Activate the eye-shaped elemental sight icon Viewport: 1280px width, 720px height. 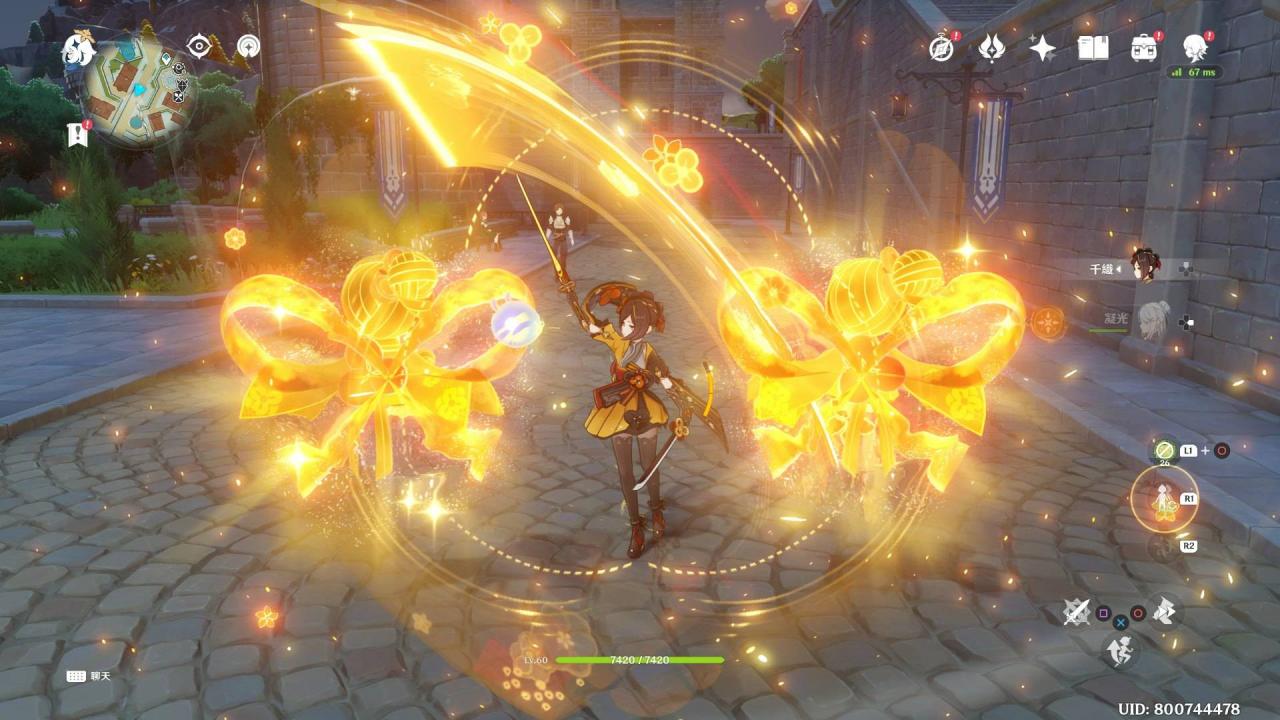point(199,46)
